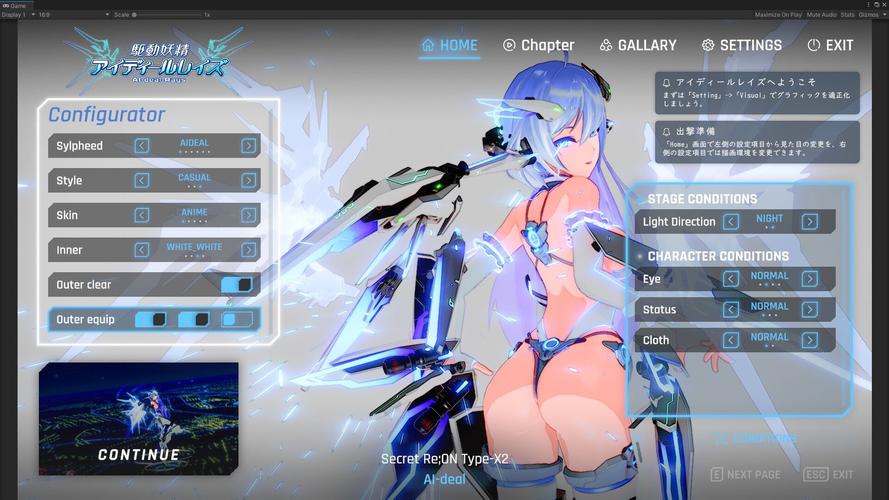Toggle the Outer clear switch

coord(237,285)
